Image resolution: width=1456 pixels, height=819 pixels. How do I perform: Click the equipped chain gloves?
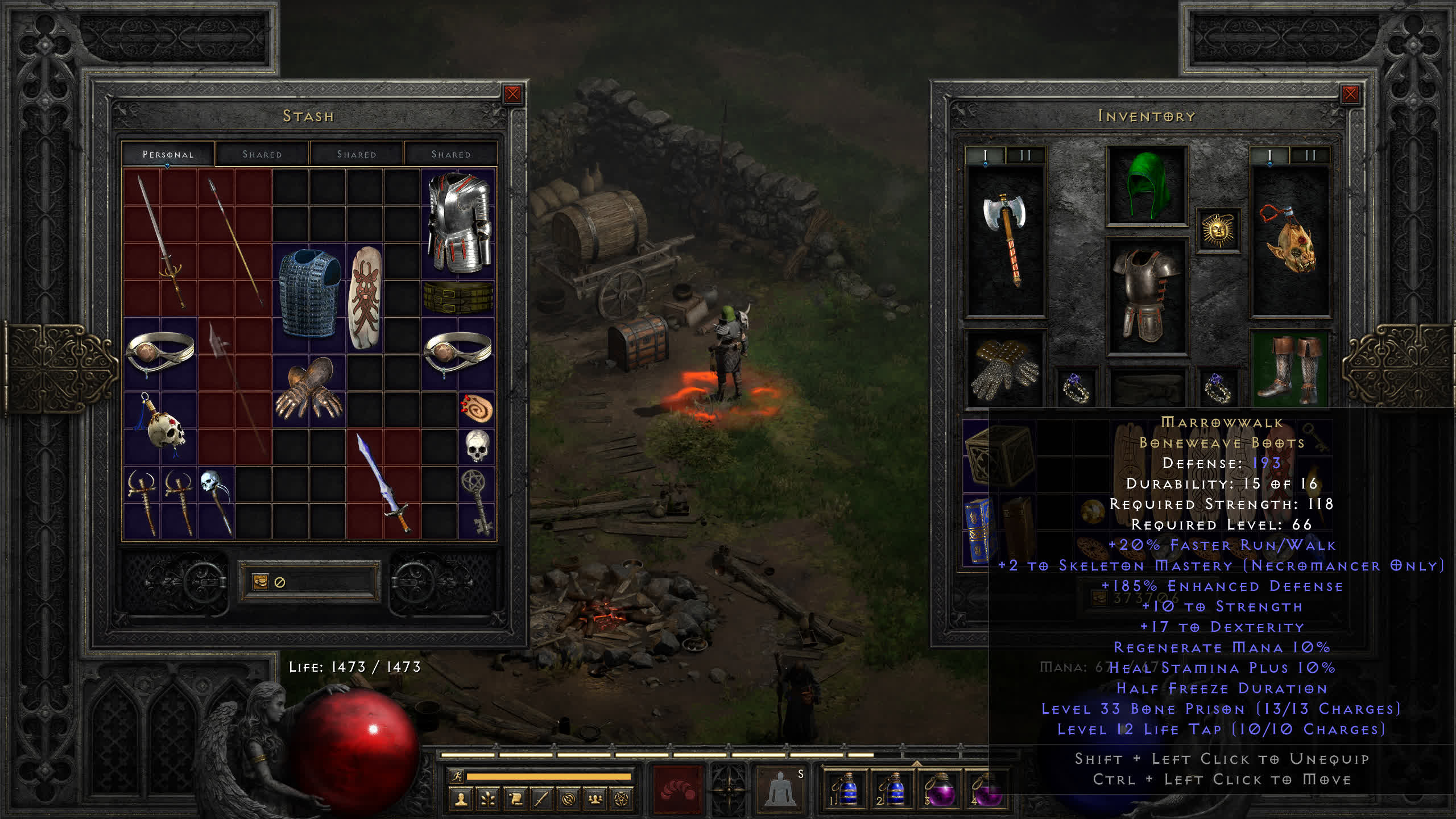click(1006, 369)
